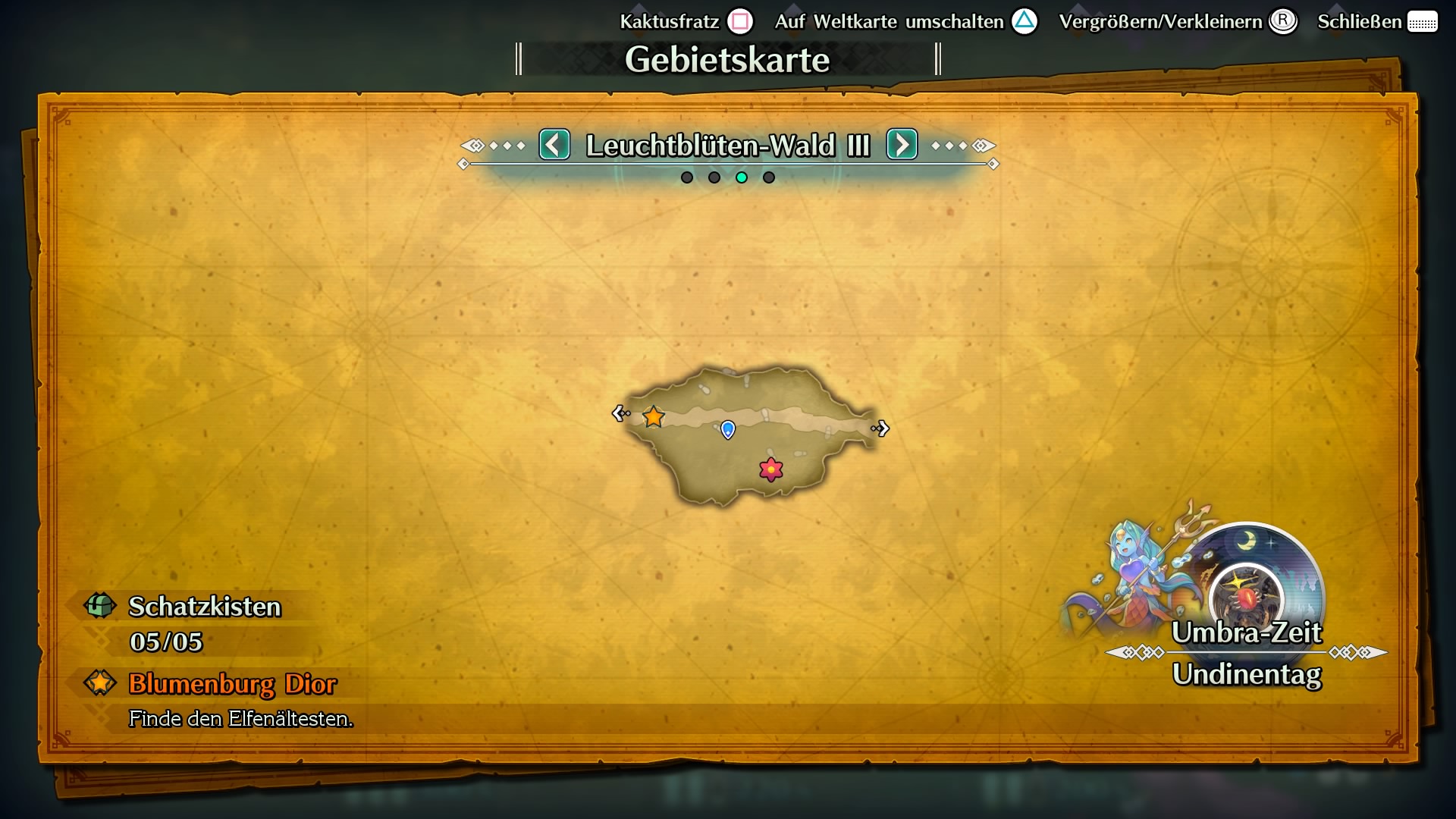The height and width of the screenshot is (819, 1456).
Task: Select the gold star marker on the map
Action: [653, 416]
